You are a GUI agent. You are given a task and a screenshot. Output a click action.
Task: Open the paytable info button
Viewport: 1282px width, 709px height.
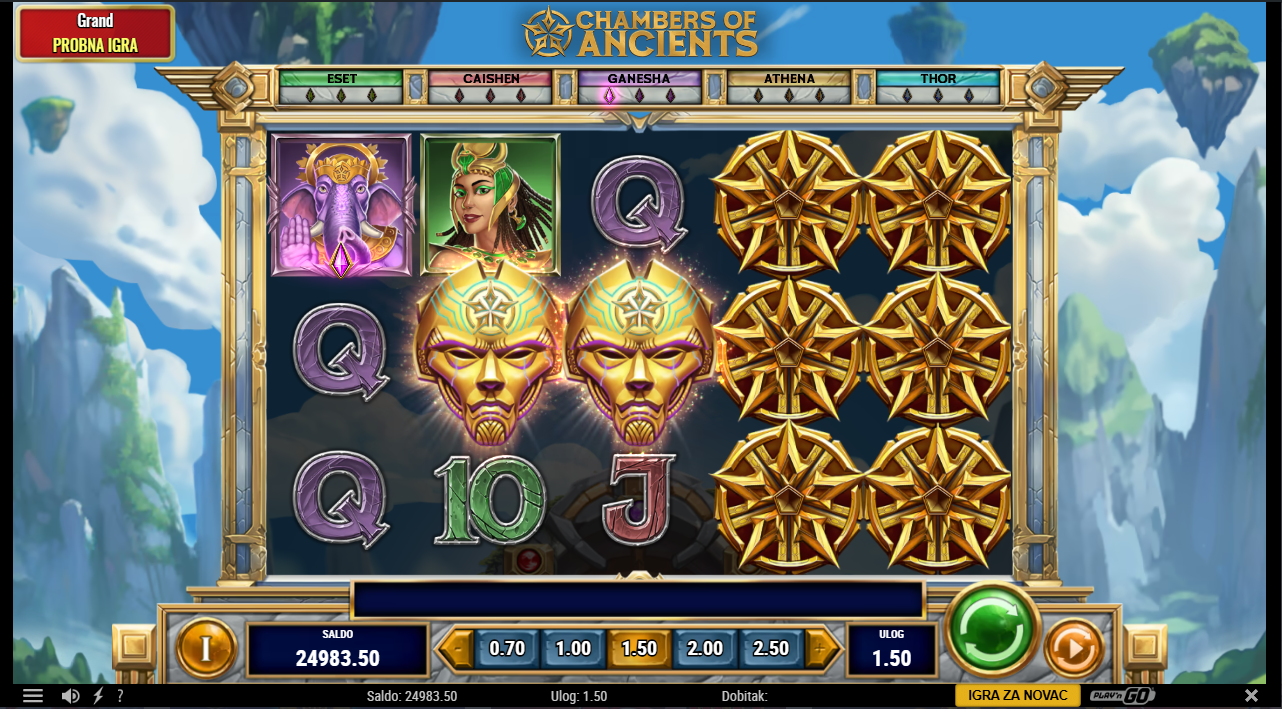206,649
